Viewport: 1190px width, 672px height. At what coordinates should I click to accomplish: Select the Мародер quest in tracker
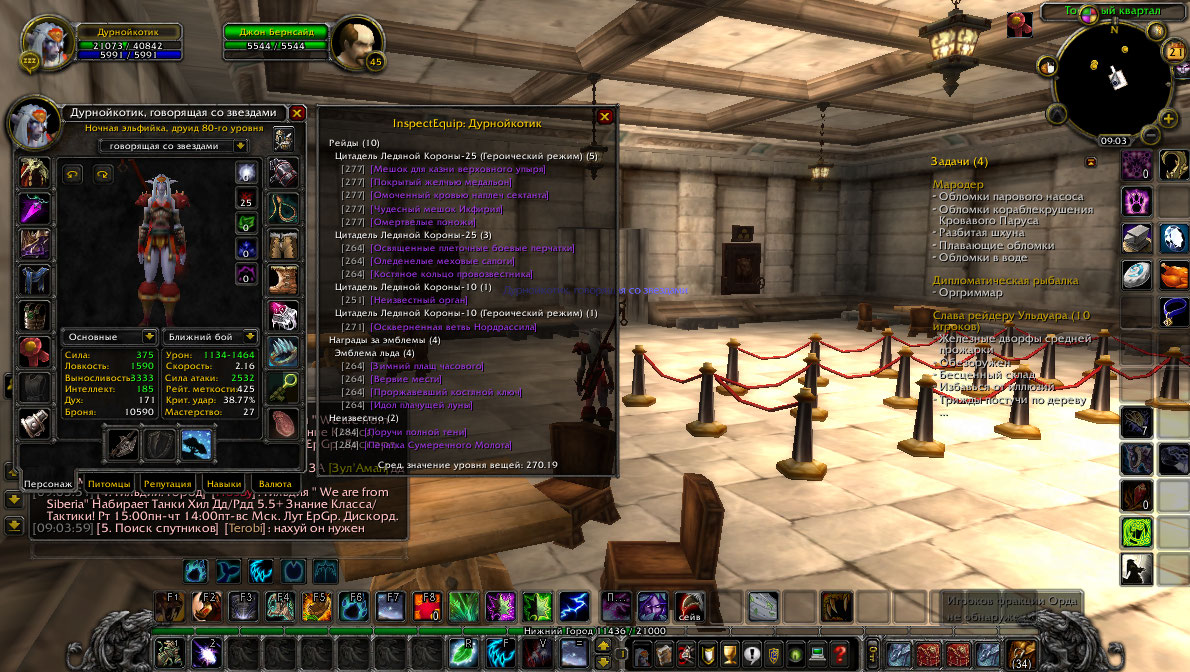(x=958, y=185)
